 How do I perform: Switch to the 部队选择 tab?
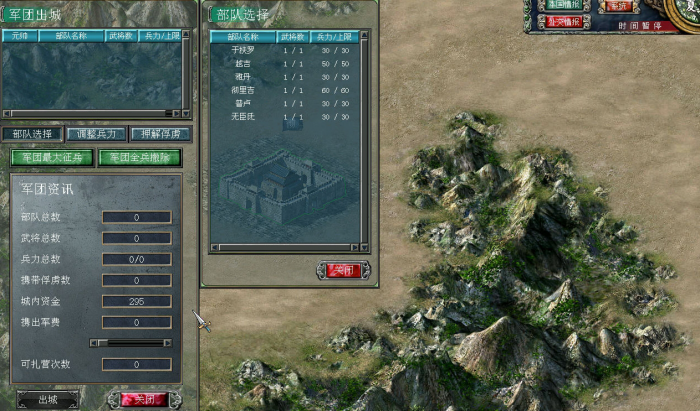[x=31, y=133]
